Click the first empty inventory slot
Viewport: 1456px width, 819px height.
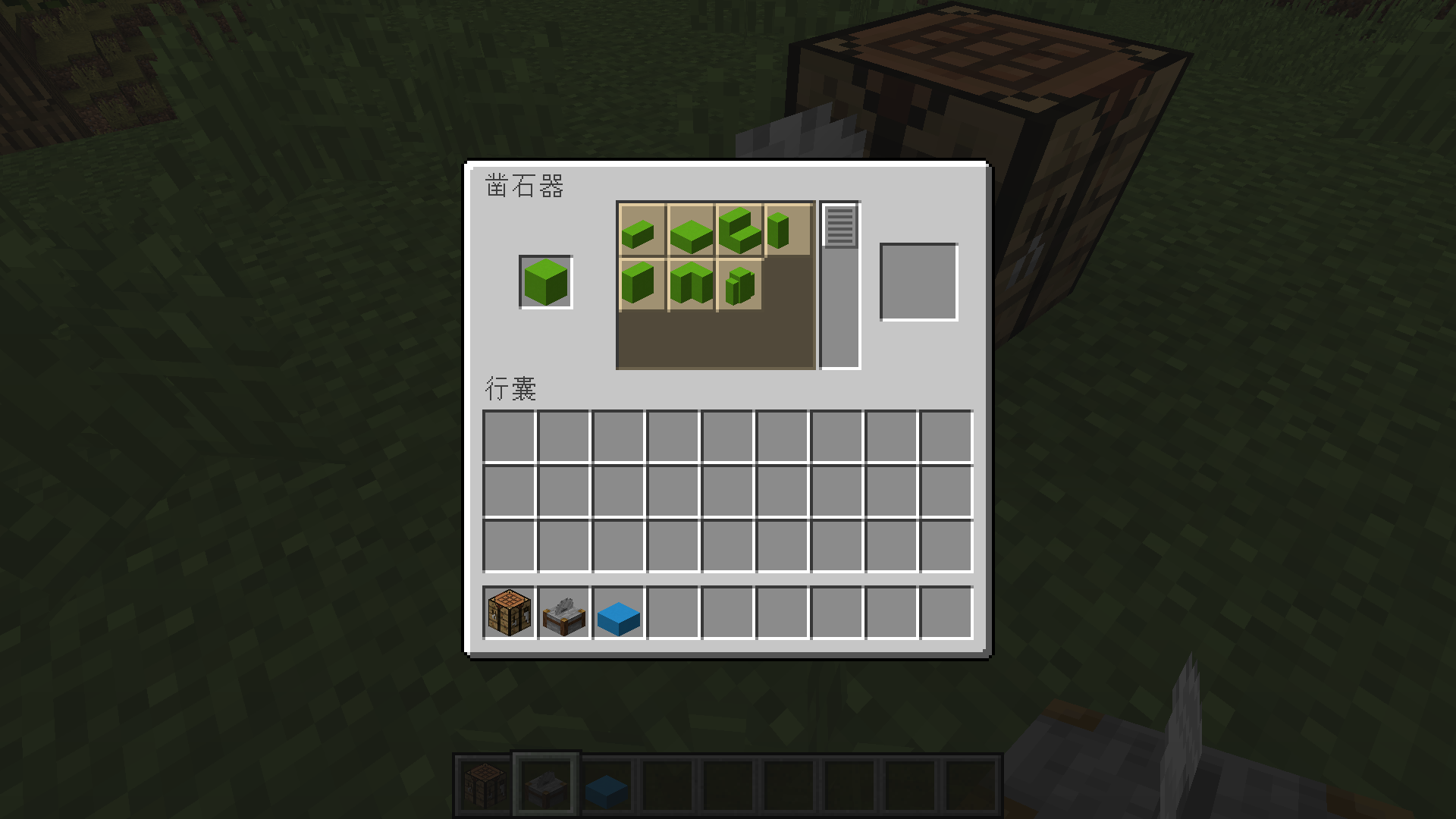[507, 435]
